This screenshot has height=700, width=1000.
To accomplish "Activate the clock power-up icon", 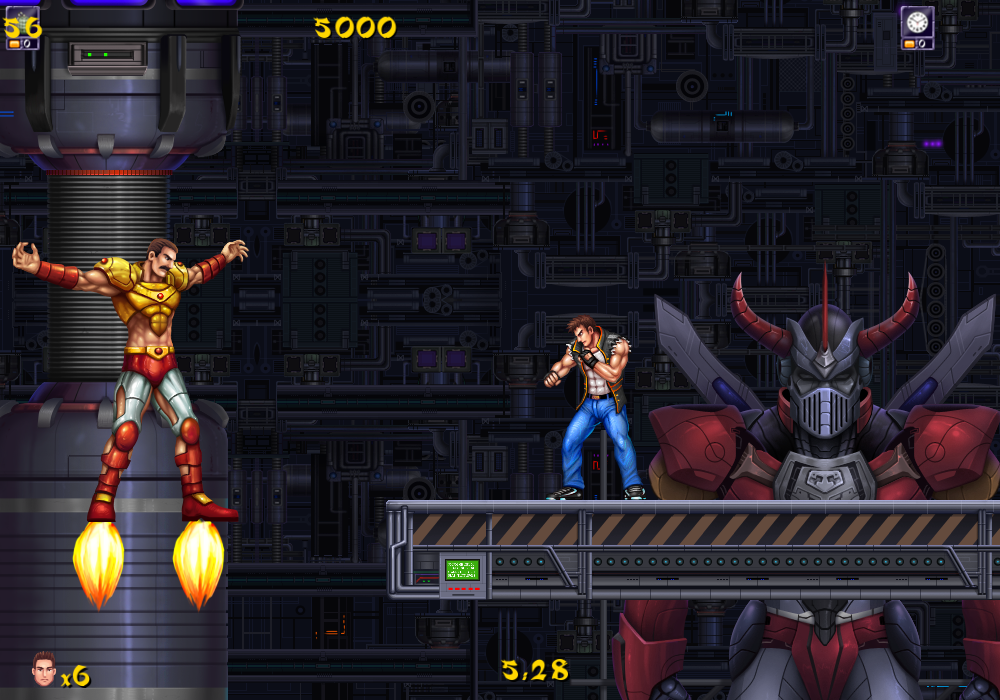I will coord(917,22).
